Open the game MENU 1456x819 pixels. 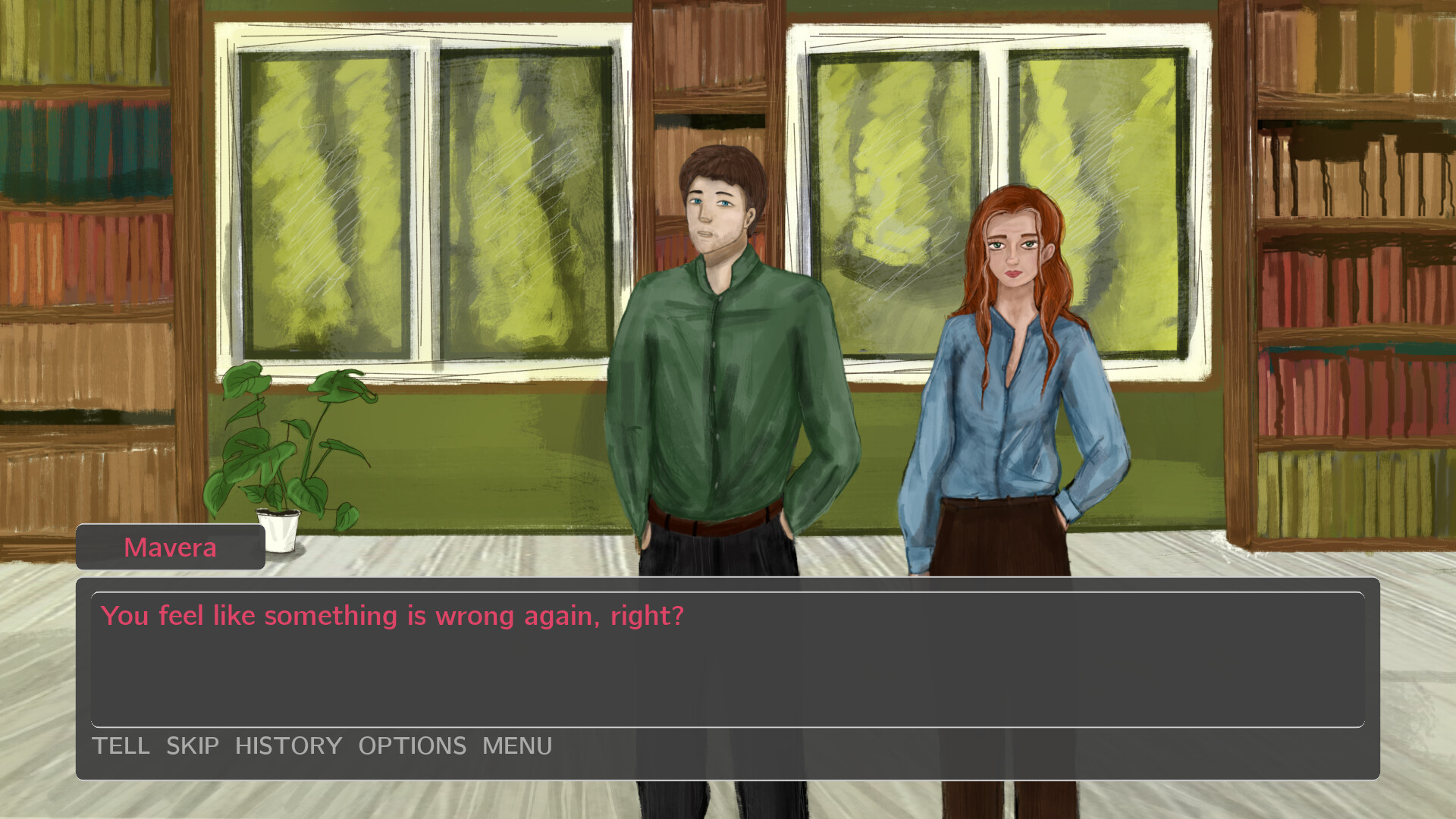coord(517,746)
